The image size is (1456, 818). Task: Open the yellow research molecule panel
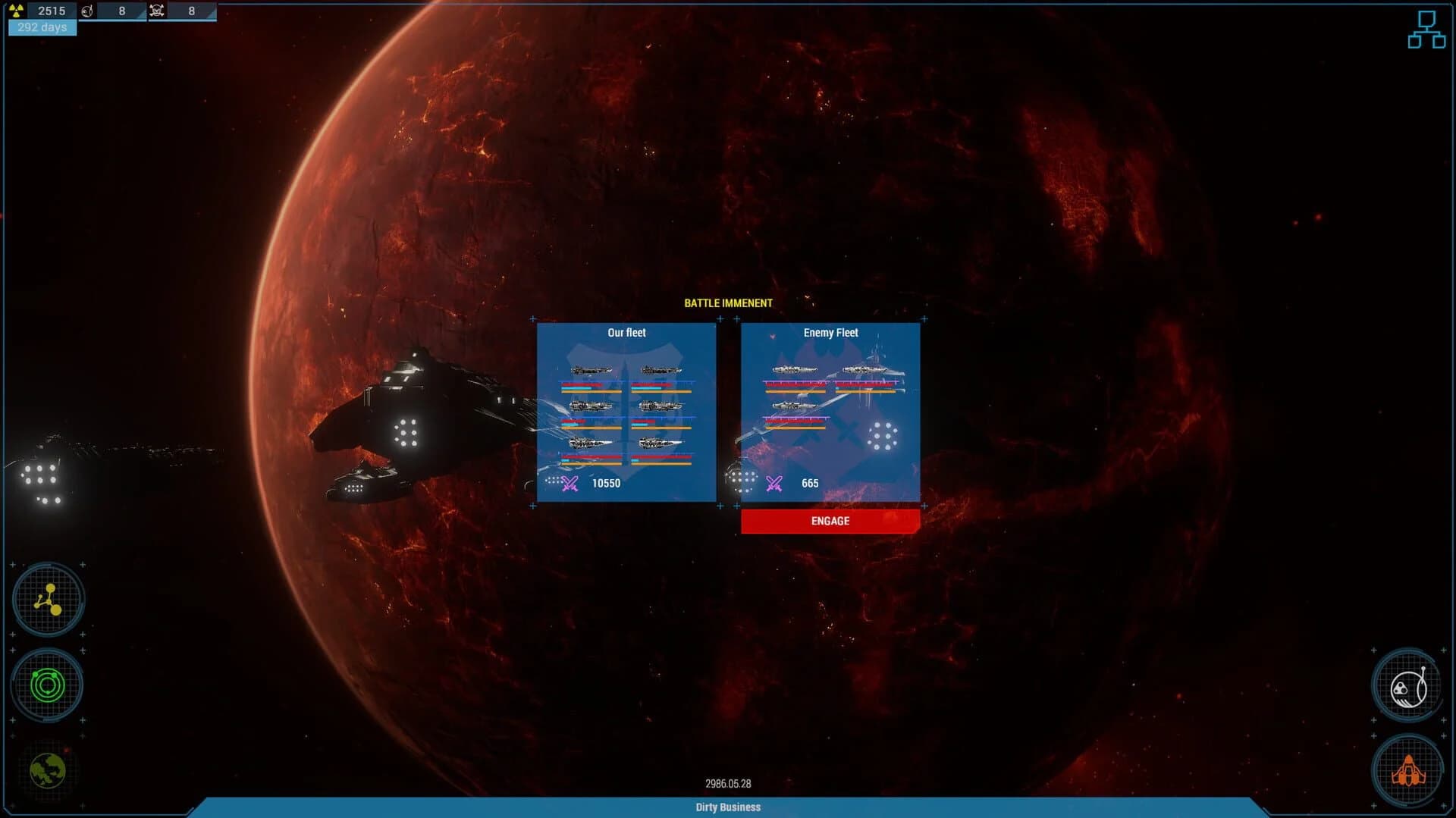click(x=47, y=599)
